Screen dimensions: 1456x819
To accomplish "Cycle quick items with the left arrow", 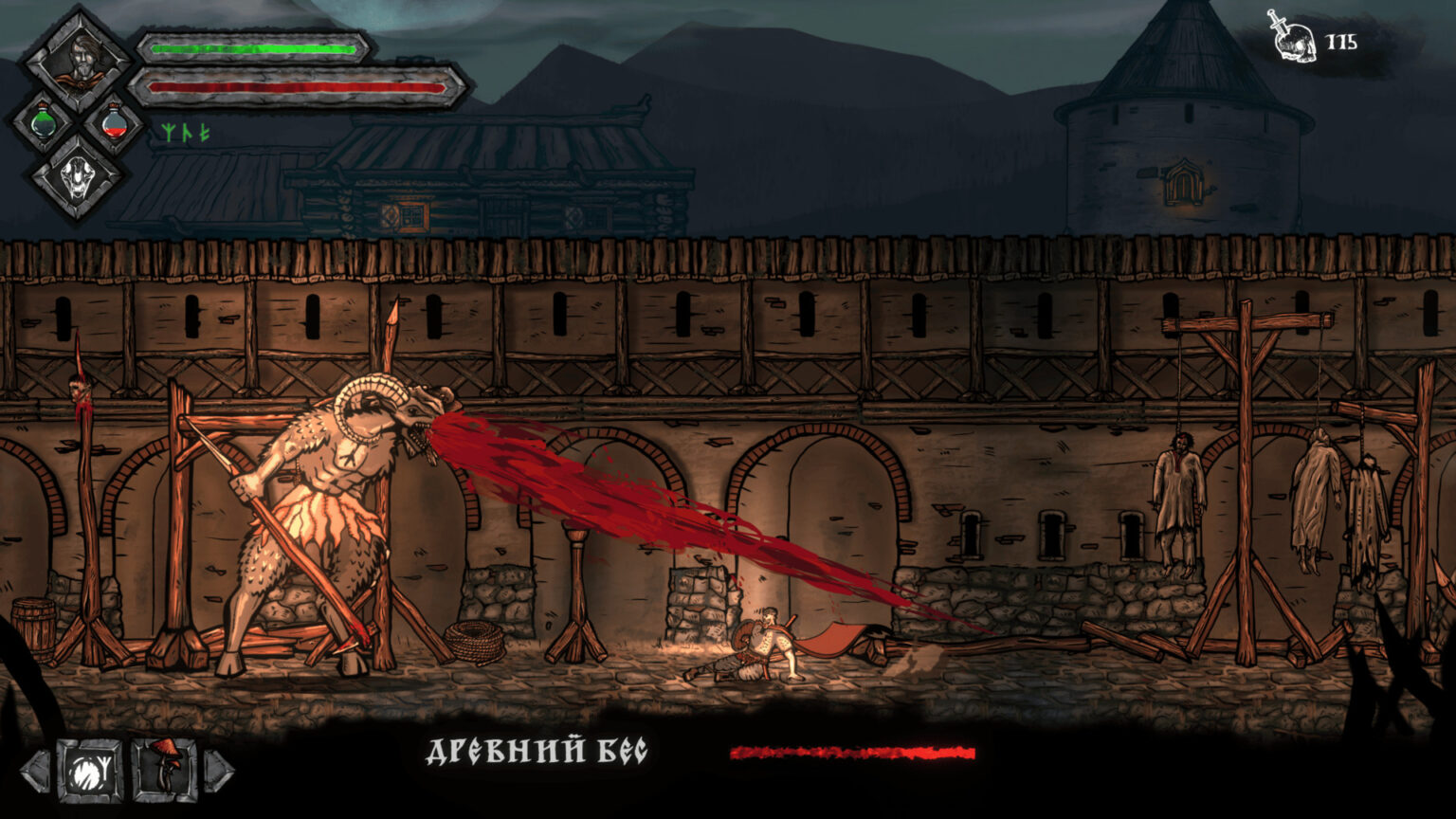I will point(35,771).
